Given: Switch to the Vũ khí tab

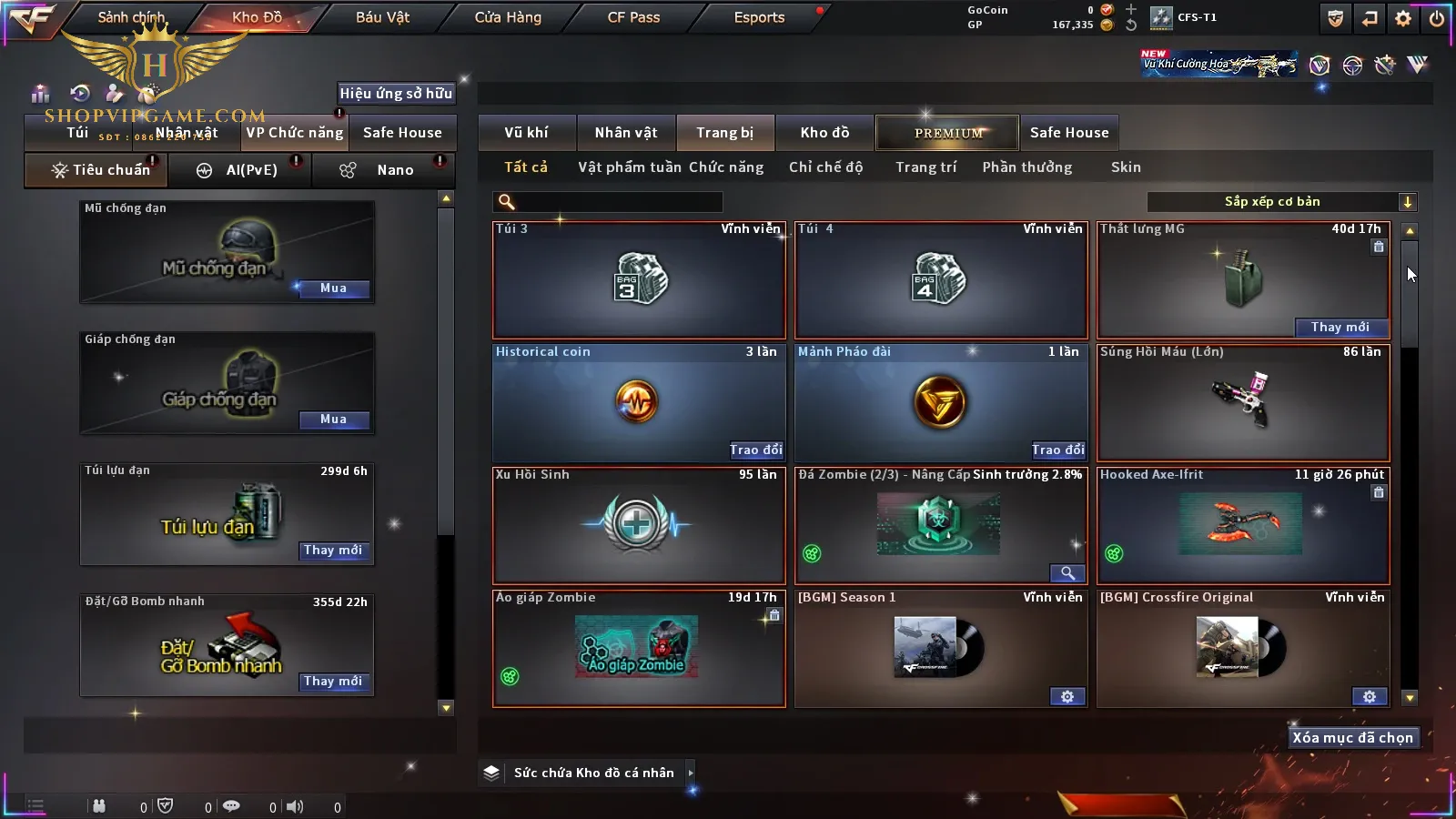Looking at the screenshot, I should [526, 133].
